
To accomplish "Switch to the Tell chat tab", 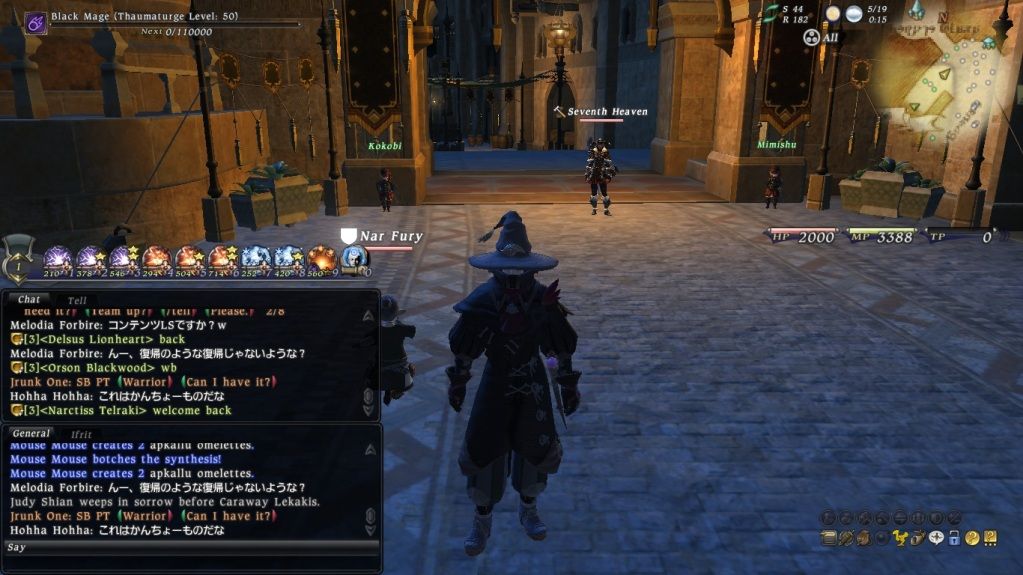I will tap(77, 300).
